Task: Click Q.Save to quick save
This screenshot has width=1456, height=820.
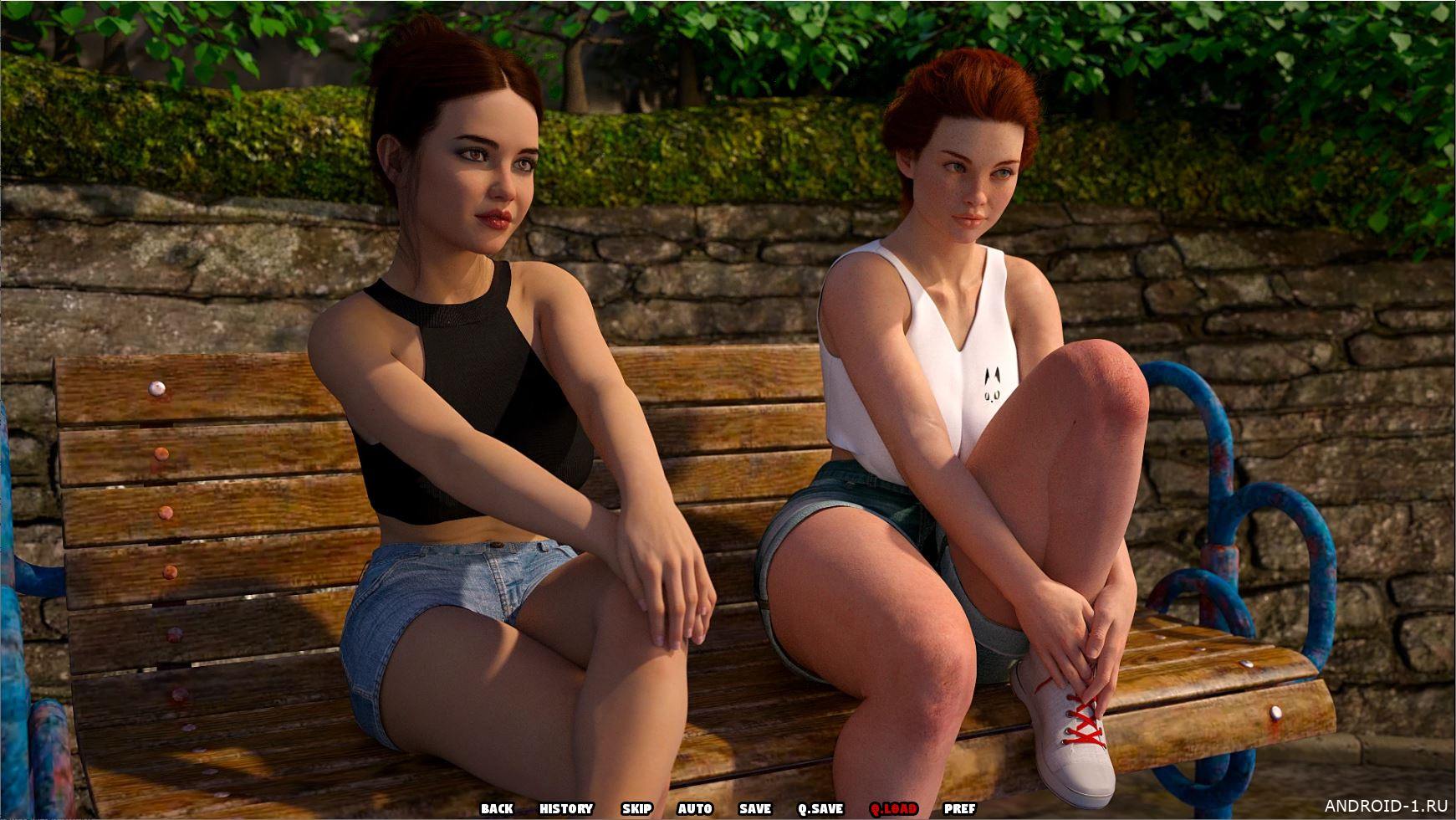Action: pos(820,808)
